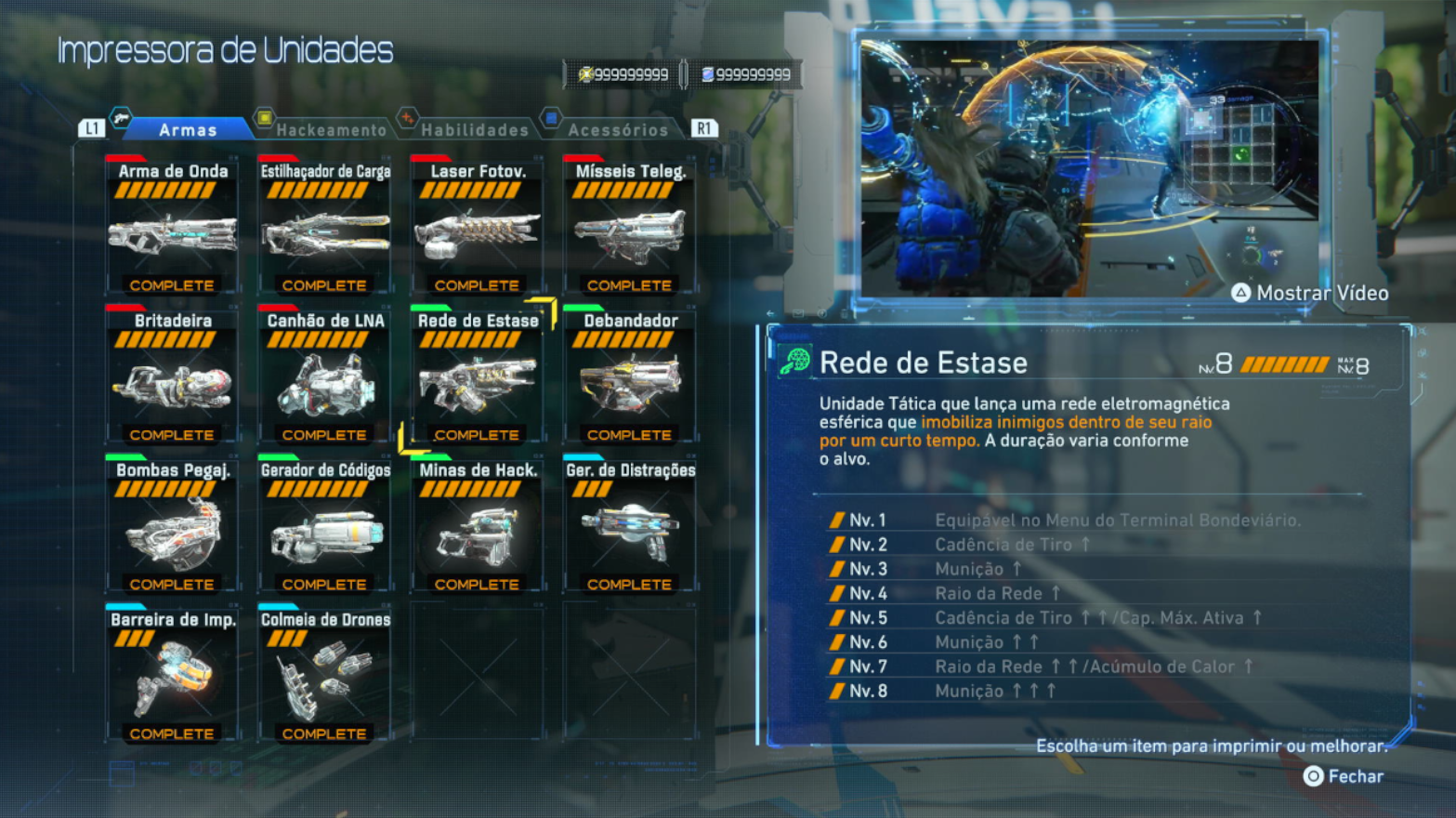The width and height of the screenshot is (1456, 818).
Task: Pick the Colmeia de Drones slot
Action: pyautogui.click(x=324, y=676)
